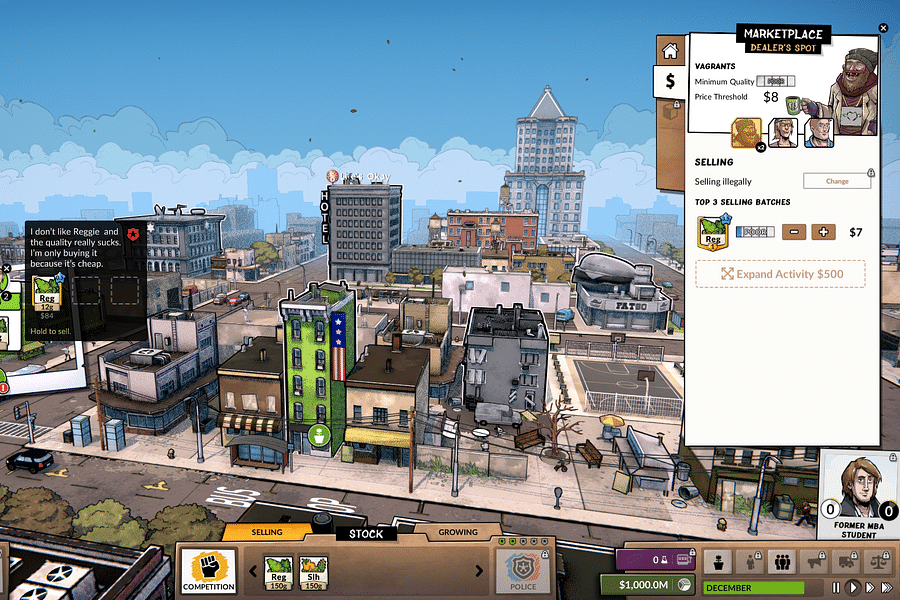
Task: Close the Marketplace panel
Action: tap(883, 28)
